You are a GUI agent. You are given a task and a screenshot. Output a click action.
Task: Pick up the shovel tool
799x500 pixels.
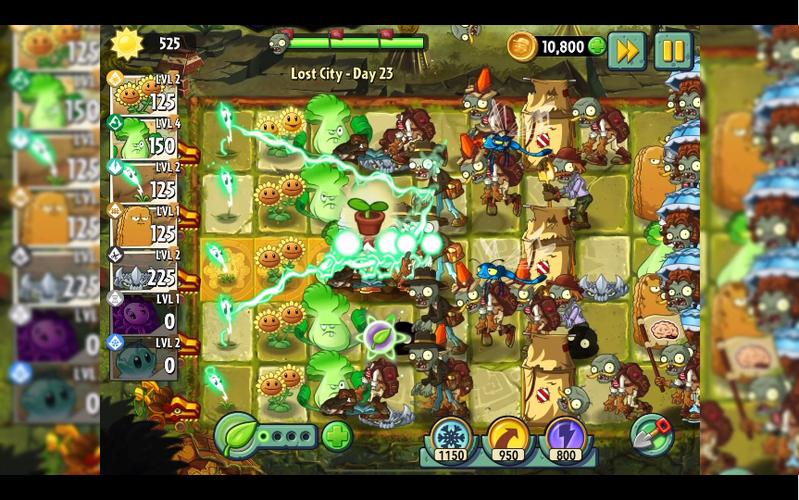pyautogui.click(x=651, y=435)
